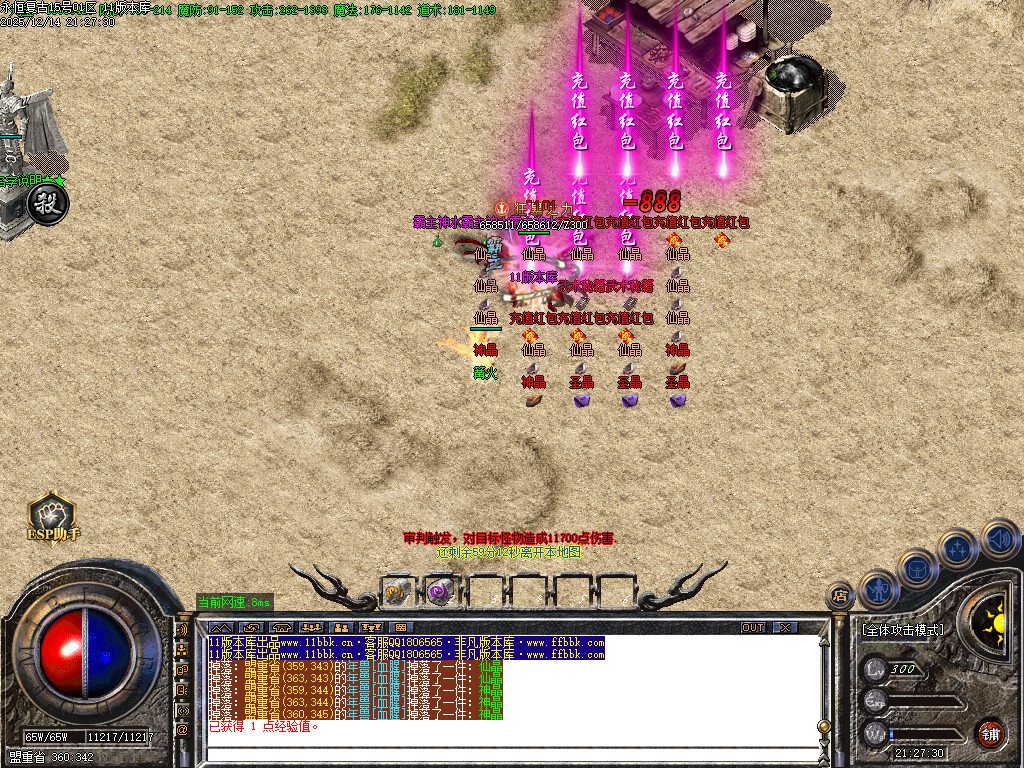The image size is (1024, 768).
Task: Click the OUT button on chat bar
Action: pos(753,627)
